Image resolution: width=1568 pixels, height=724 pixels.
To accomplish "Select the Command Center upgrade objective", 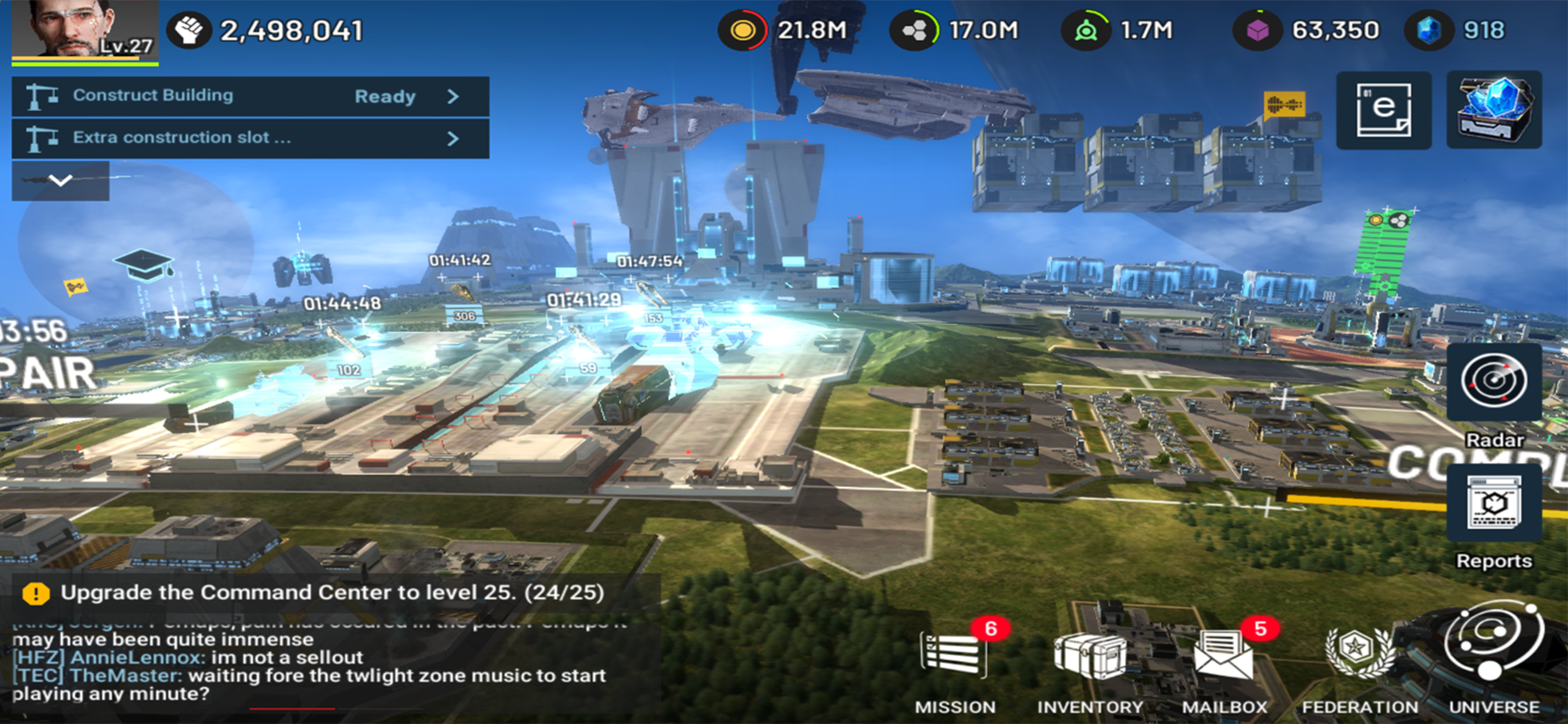I will [328, 593].
